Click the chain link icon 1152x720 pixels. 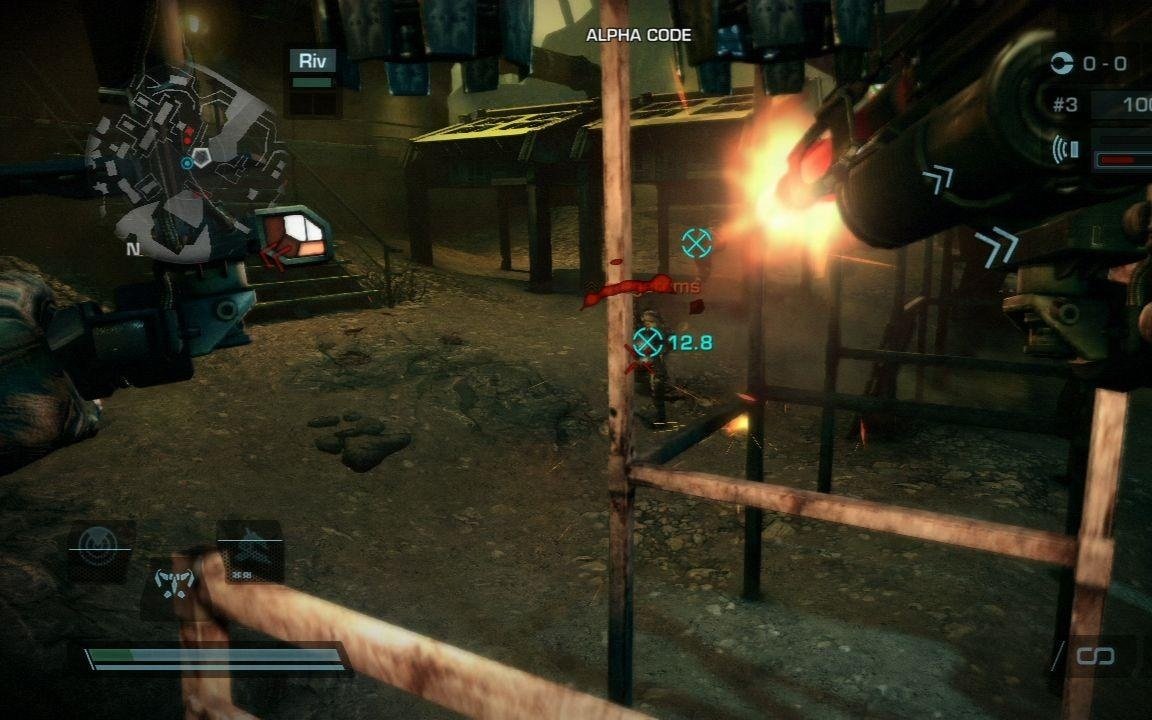[1094, 656]
